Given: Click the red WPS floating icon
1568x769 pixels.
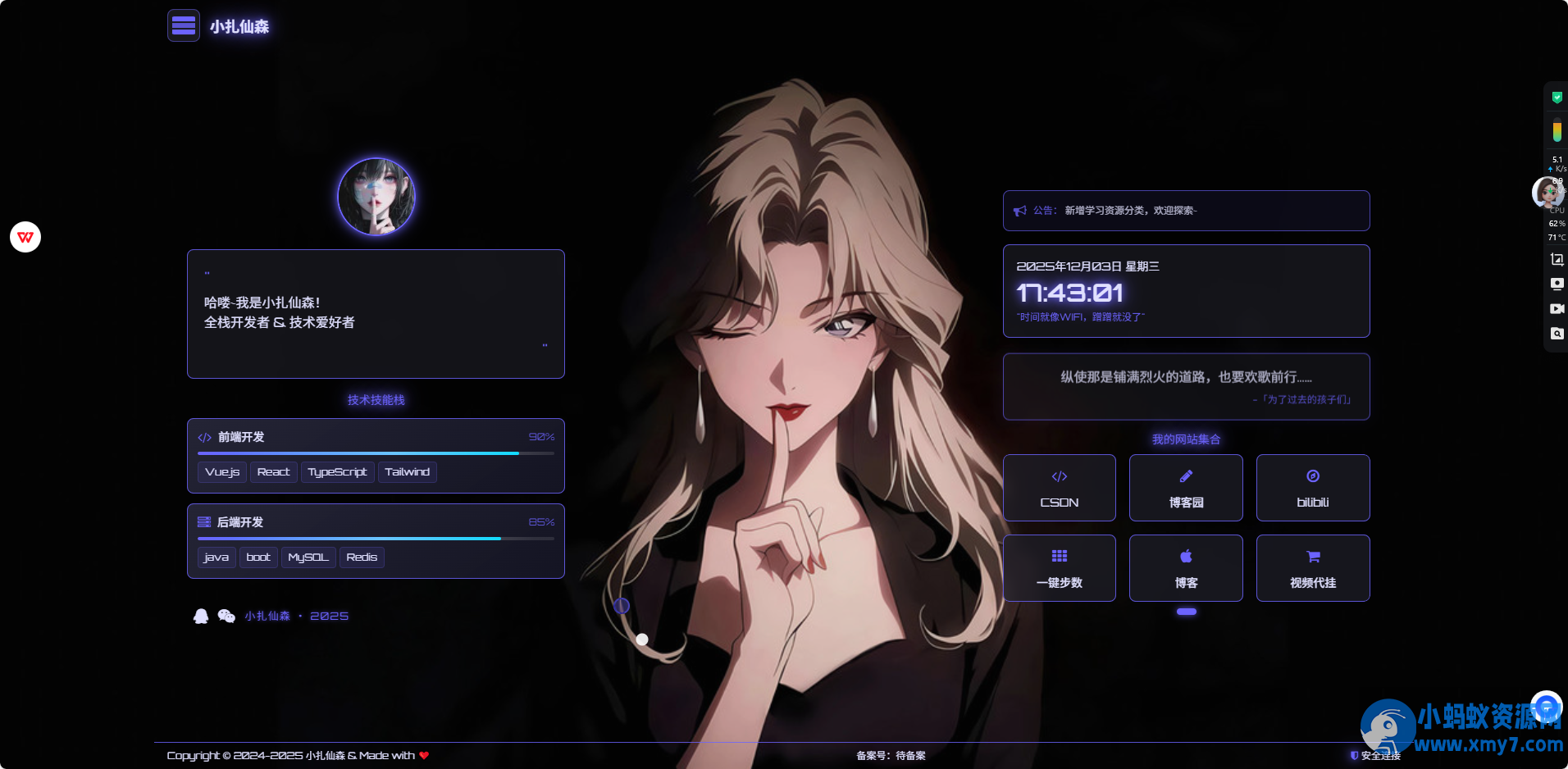Looking at the screenshot, I should point(25,237).
